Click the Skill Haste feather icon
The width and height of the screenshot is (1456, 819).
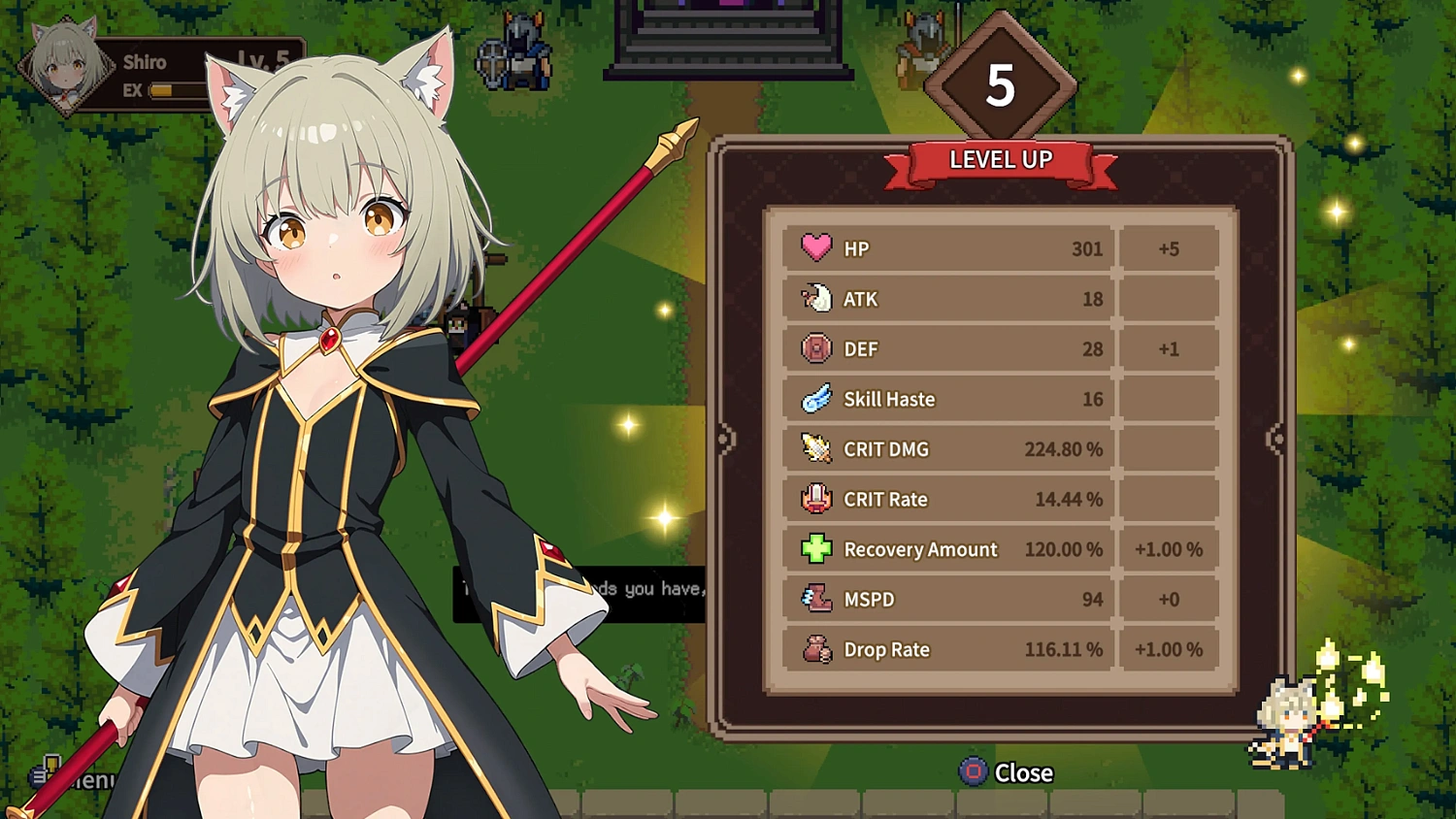815,399
